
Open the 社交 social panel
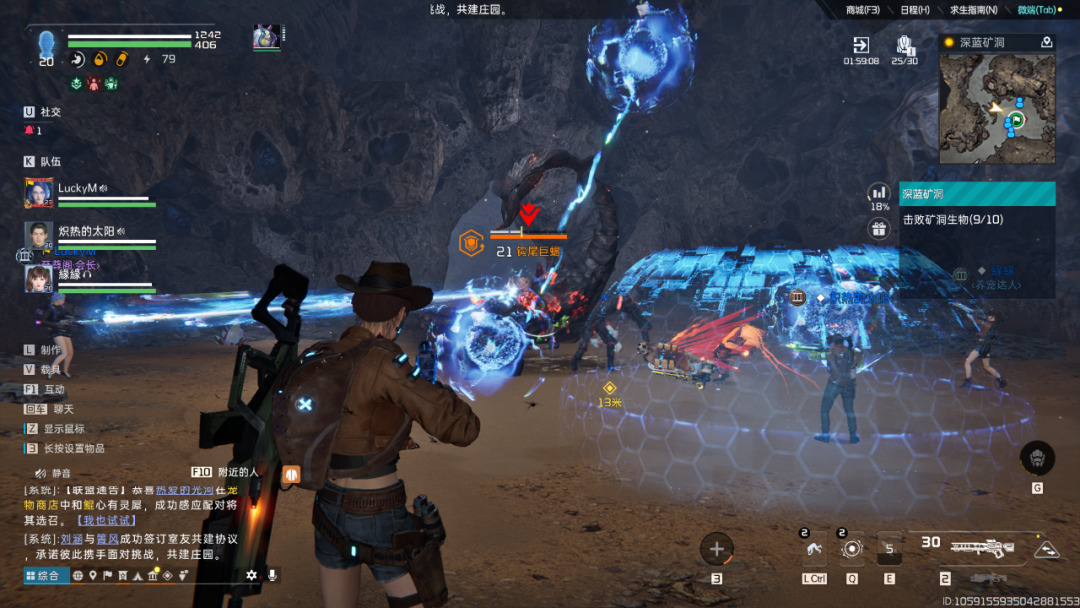pos(50,112)
